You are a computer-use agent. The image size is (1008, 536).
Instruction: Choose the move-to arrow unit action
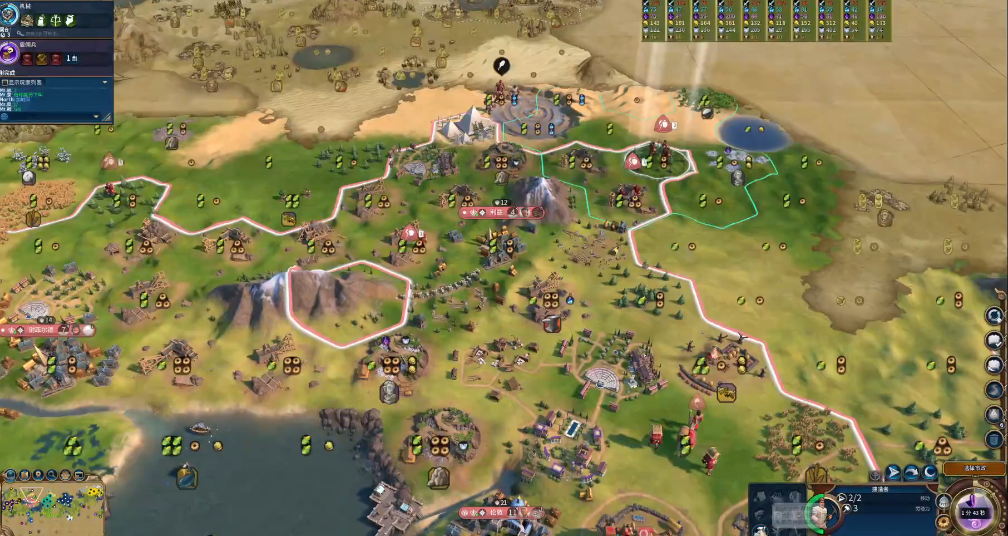893,473
